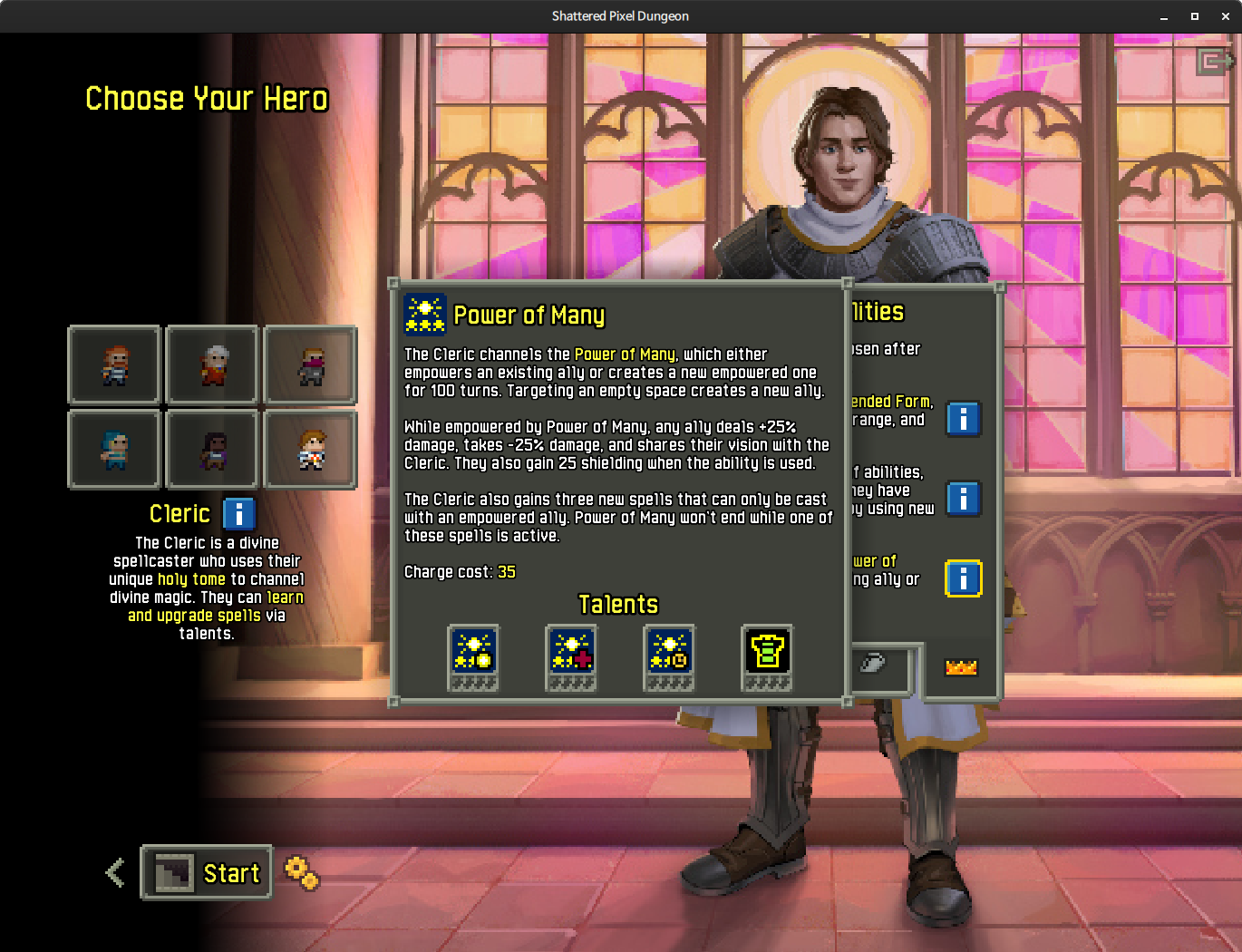This screenshot has width=1242, height=952.
Task: View the sun and clock talent
Action: pos(669,657)
